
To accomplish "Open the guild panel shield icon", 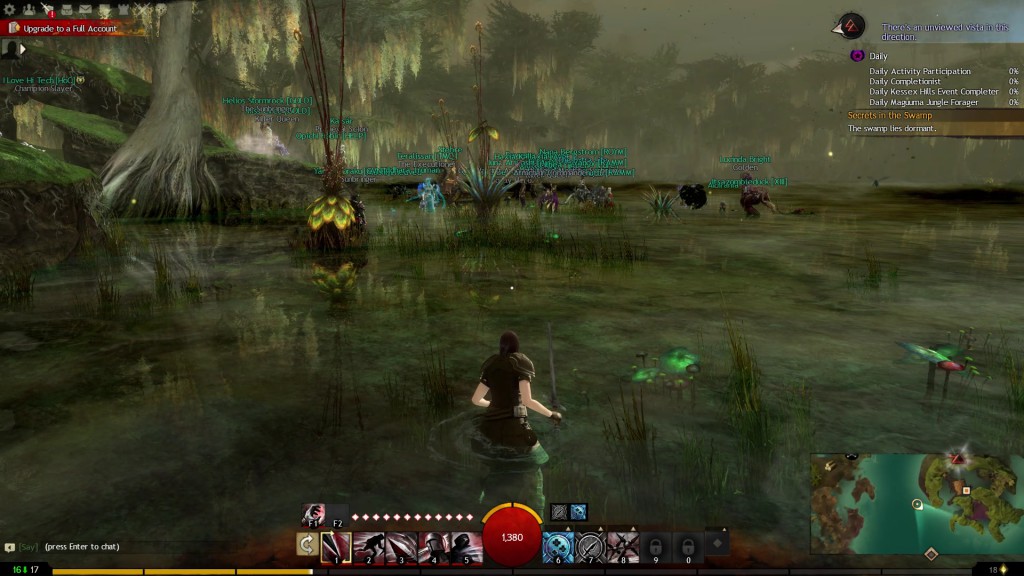I will (x=122, y=9).
